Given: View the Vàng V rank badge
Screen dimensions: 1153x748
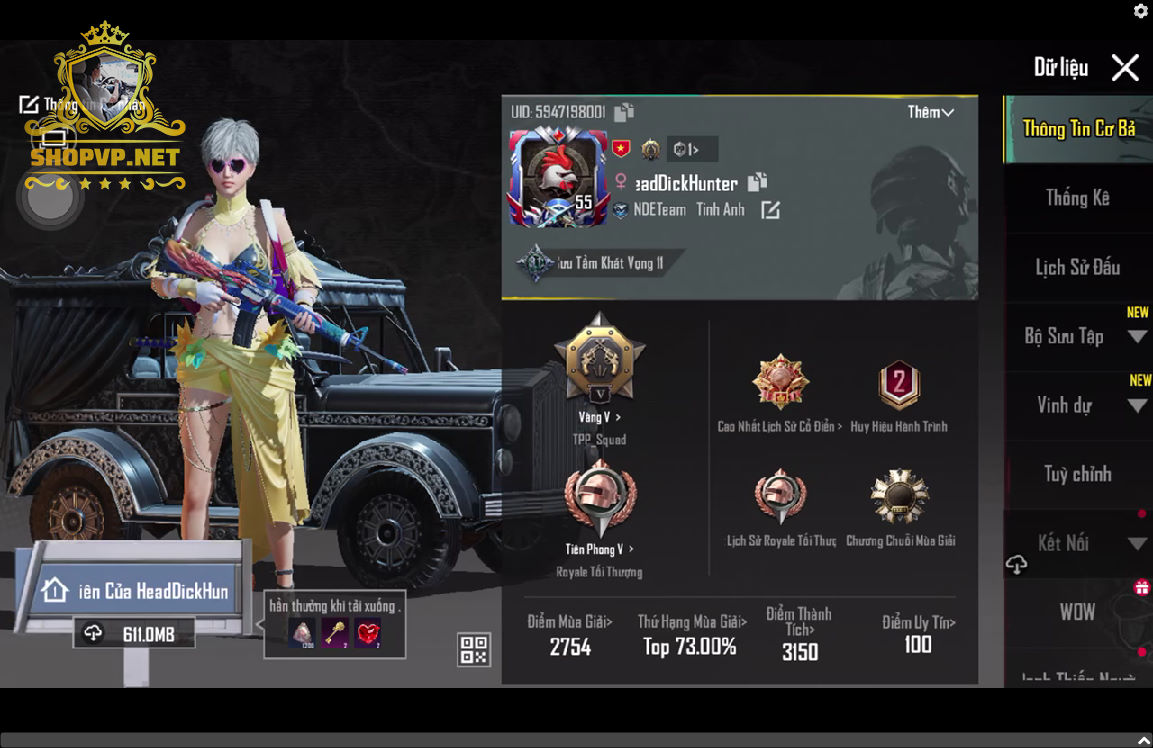Looking at the screenshot, I should pyautogui.click(x=599, y=360).
